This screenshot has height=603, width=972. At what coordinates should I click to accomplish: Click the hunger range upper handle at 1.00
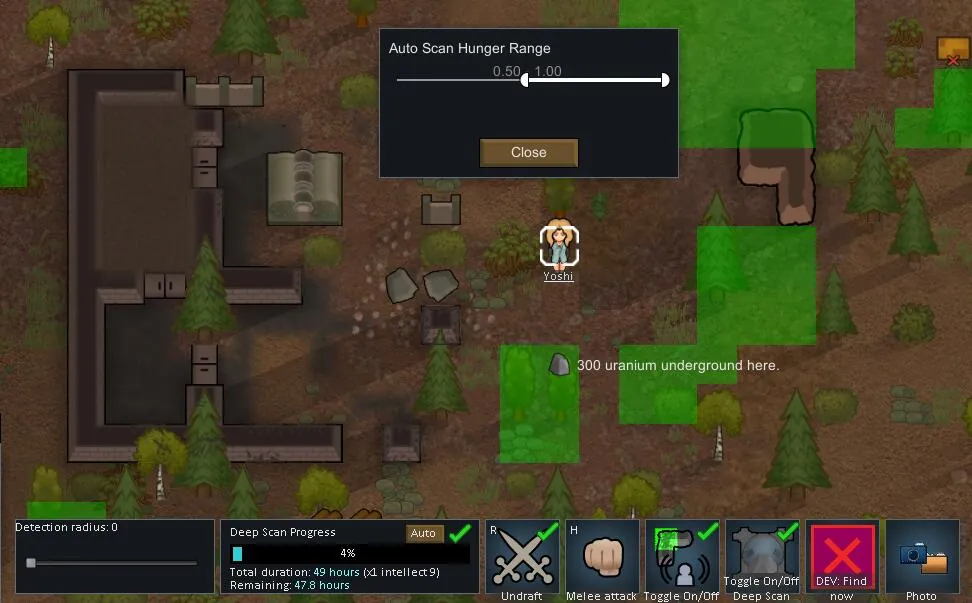click(x=665, y=80)
